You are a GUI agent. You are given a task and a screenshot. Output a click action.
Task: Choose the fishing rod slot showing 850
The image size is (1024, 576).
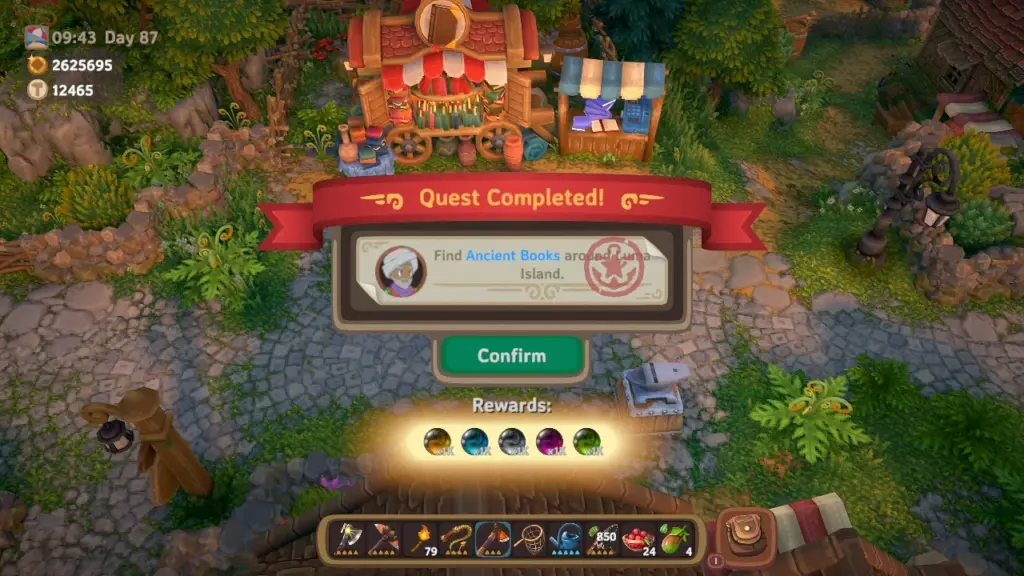603,539
